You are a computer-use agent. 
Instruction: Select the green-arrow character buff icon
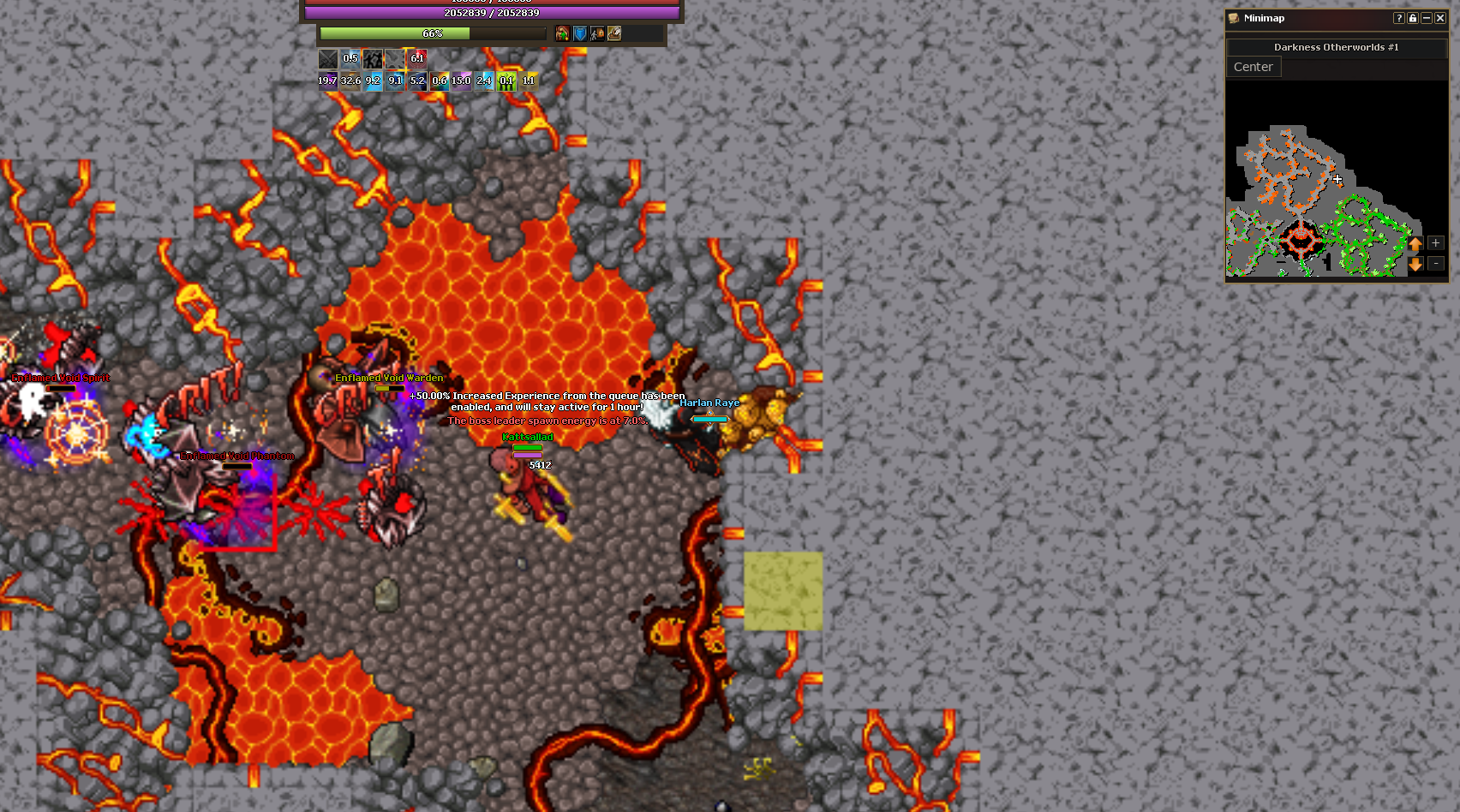click(562, 33)
